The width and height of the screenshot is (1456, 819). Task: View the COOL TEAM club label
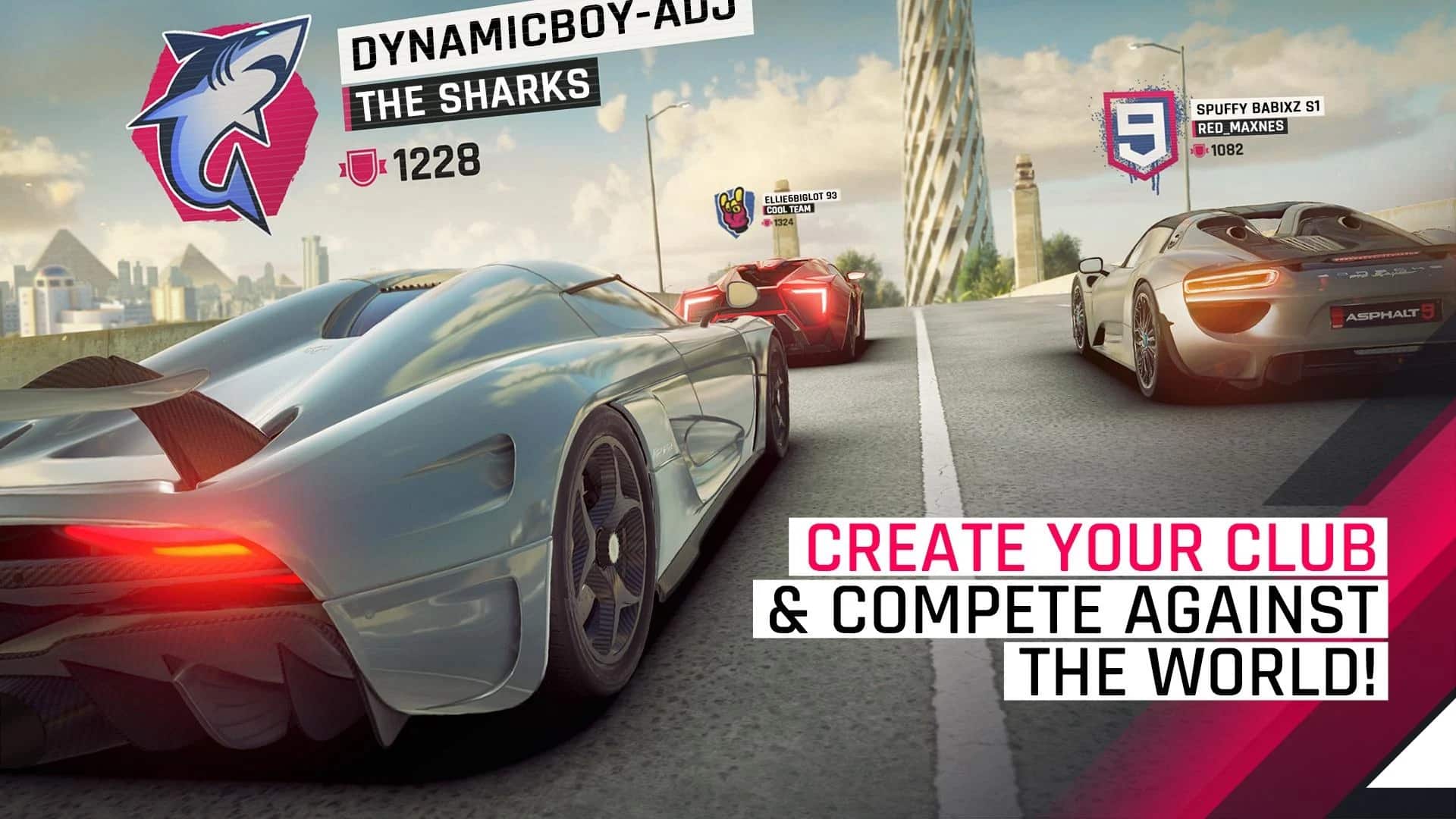(786, 209)
